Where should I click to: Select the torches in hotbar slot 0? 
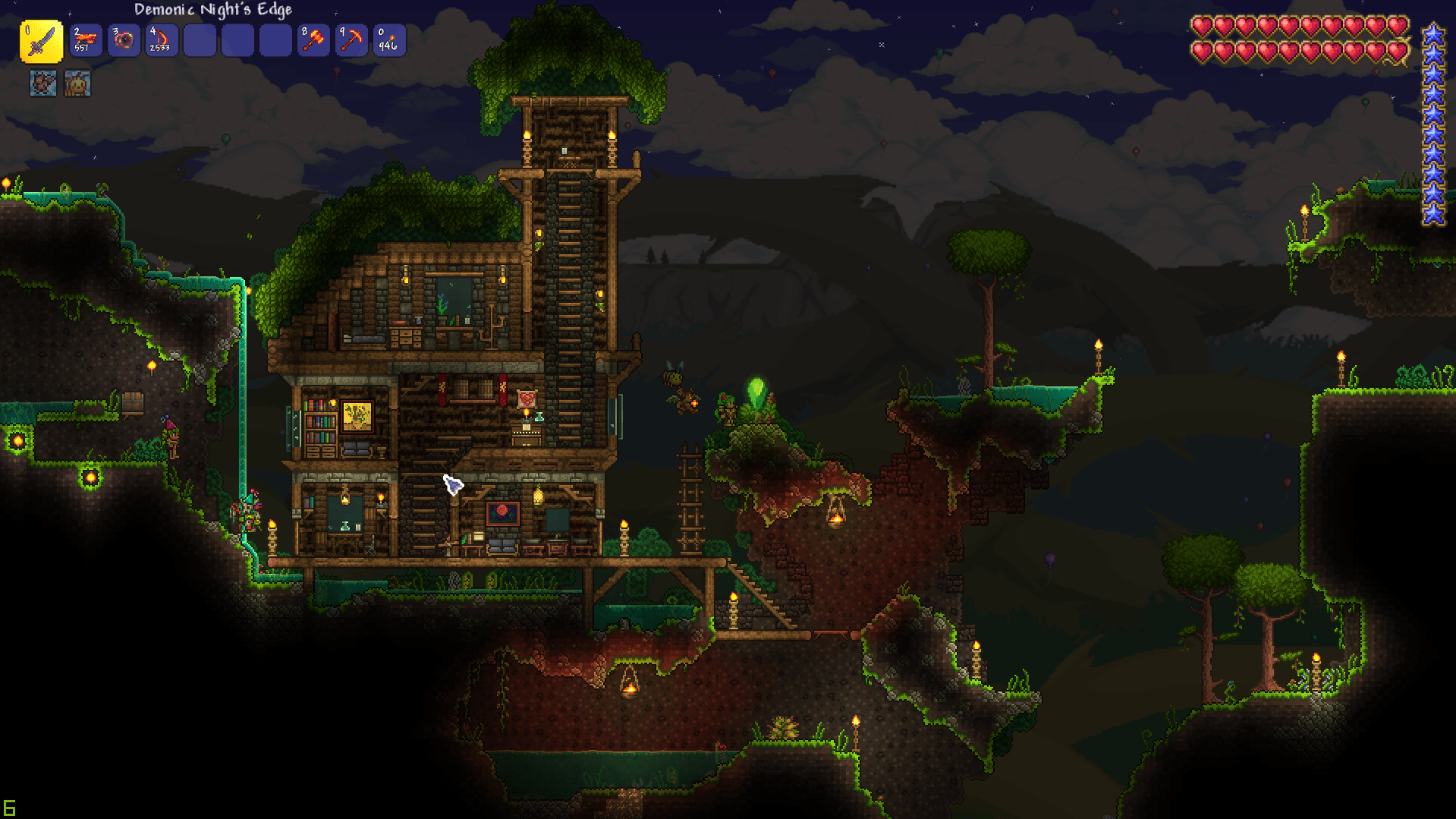point(388,40)
